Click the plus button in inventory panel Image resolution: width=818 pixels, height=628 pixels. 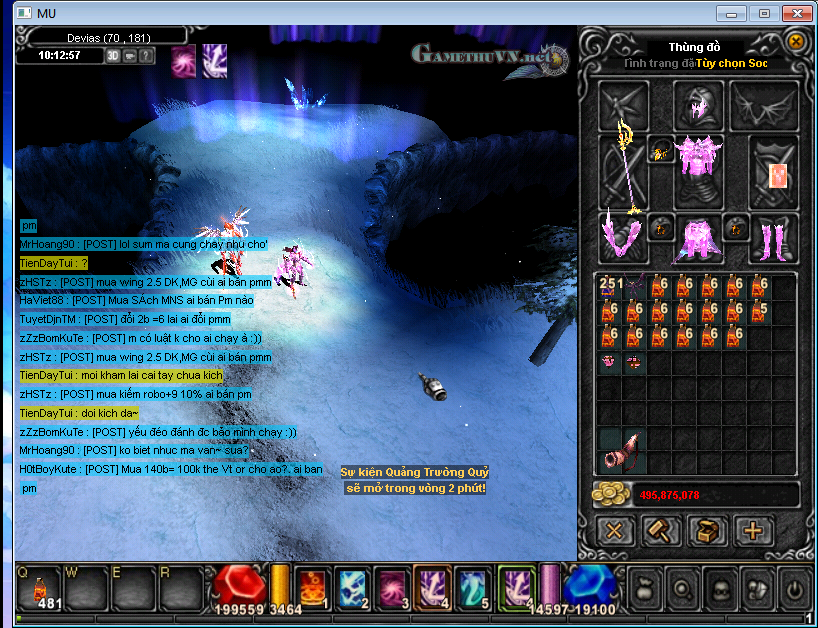[x=754, y=531]
